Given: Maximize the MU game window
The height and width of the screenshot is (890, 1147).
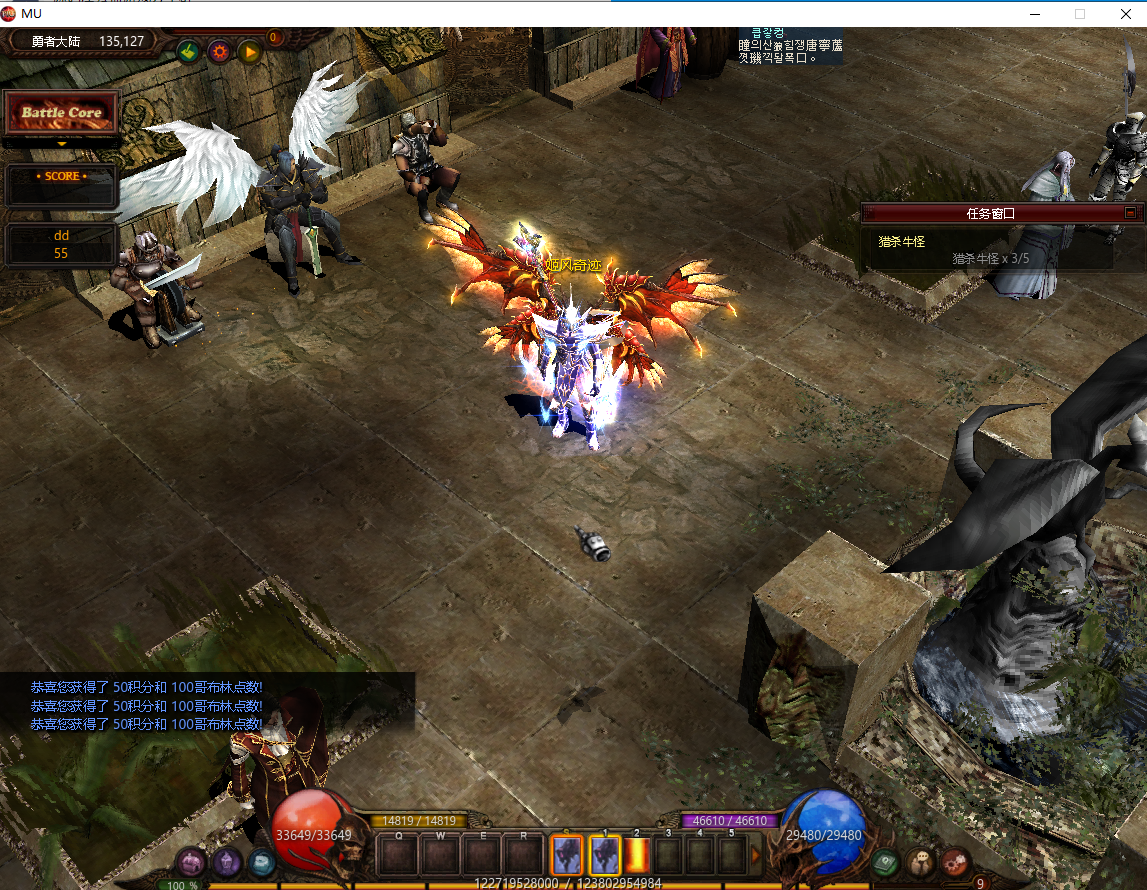Looking at the screenshot, I should point(1079,13).
